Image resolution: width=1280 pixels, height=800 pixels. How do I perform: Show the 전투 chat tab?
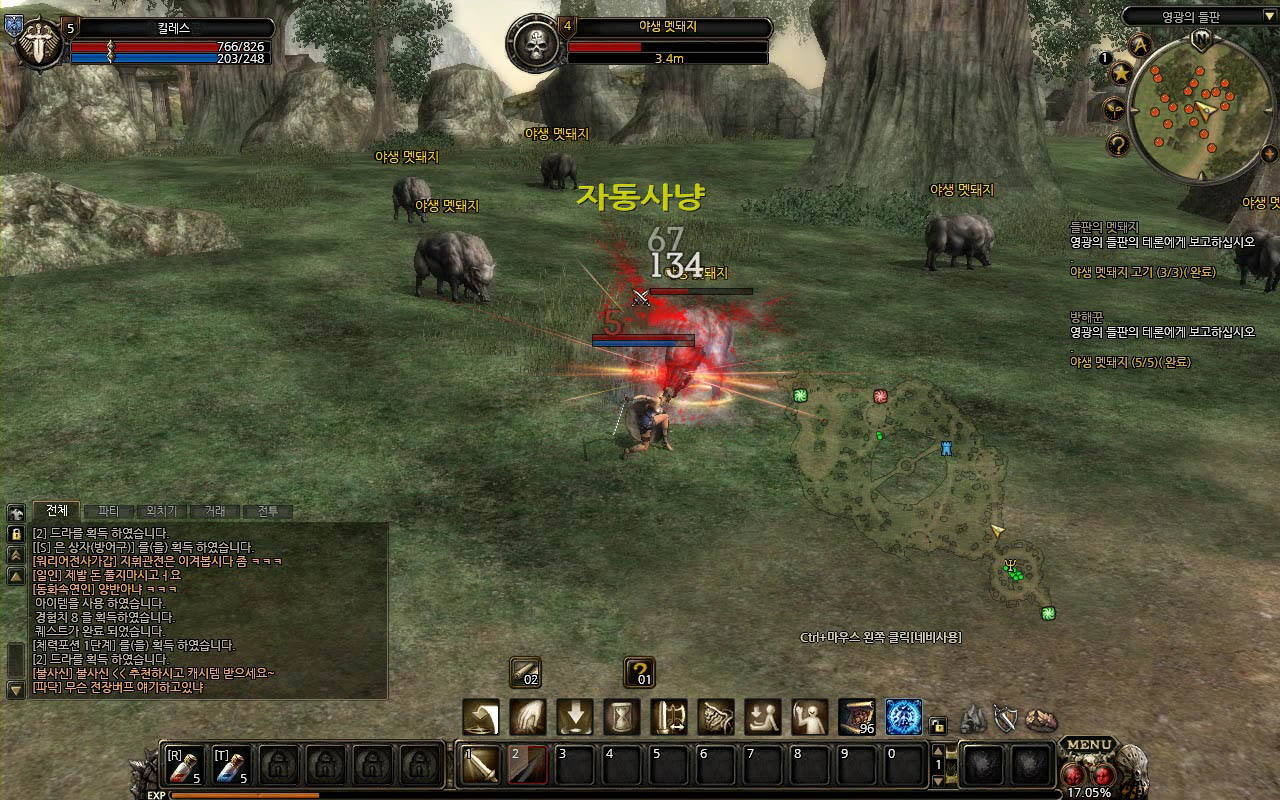[268, 511]
